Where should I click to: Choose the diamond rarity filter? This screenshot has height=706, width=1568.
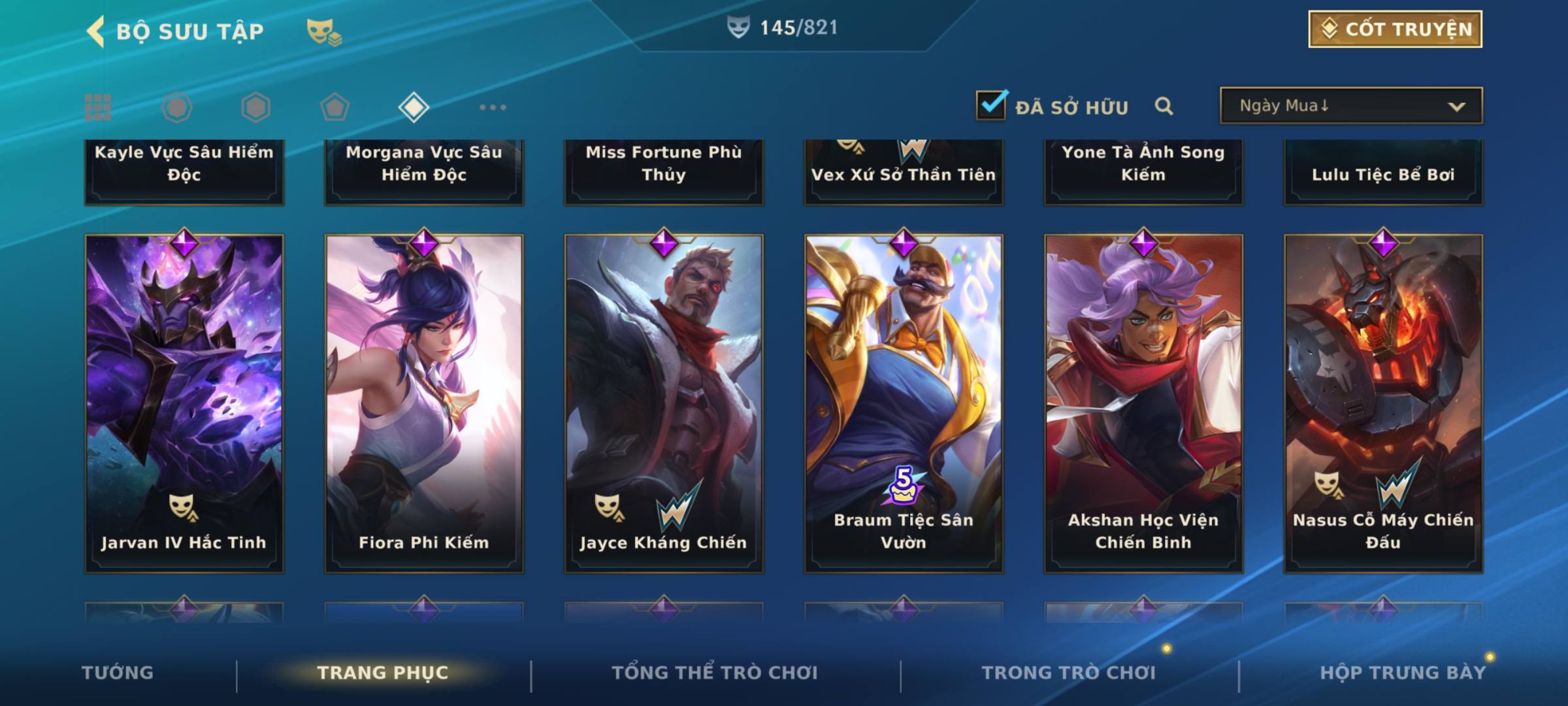pyautogui.click(x=414, y=107)
